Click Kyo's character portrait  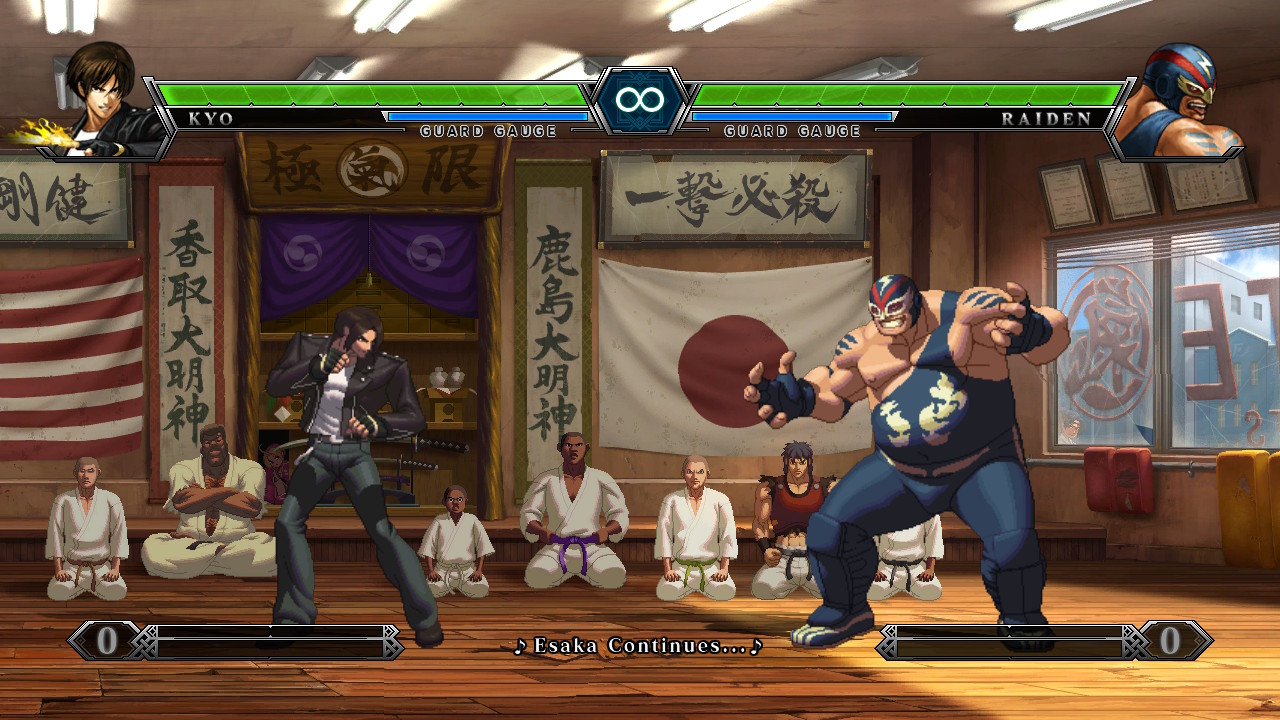pyautogui.click(x=100, y=100)
